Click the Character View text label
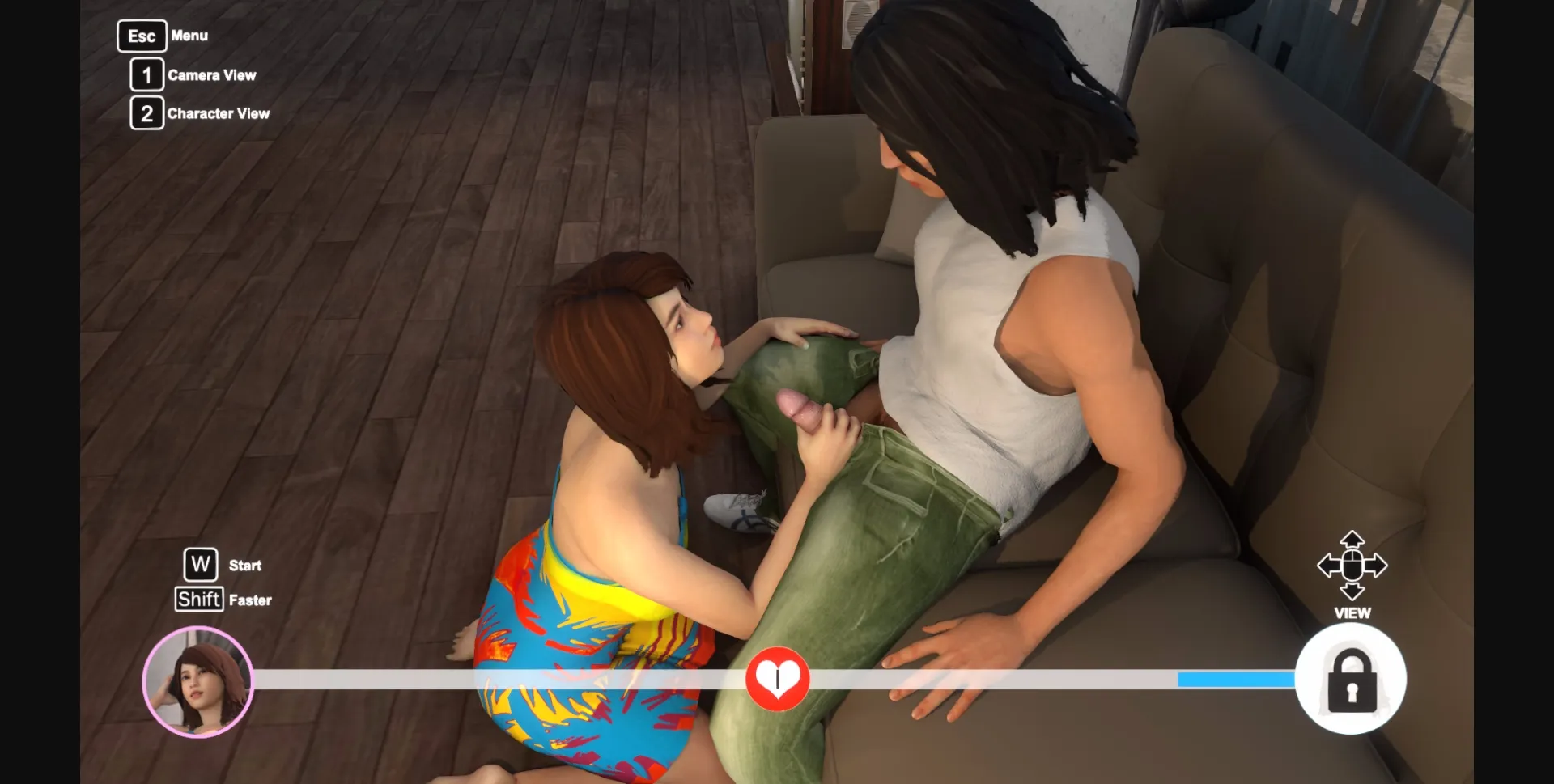The height and width of the screenshot is (784, 1554). pyautogui.click(x=219, y=113)
